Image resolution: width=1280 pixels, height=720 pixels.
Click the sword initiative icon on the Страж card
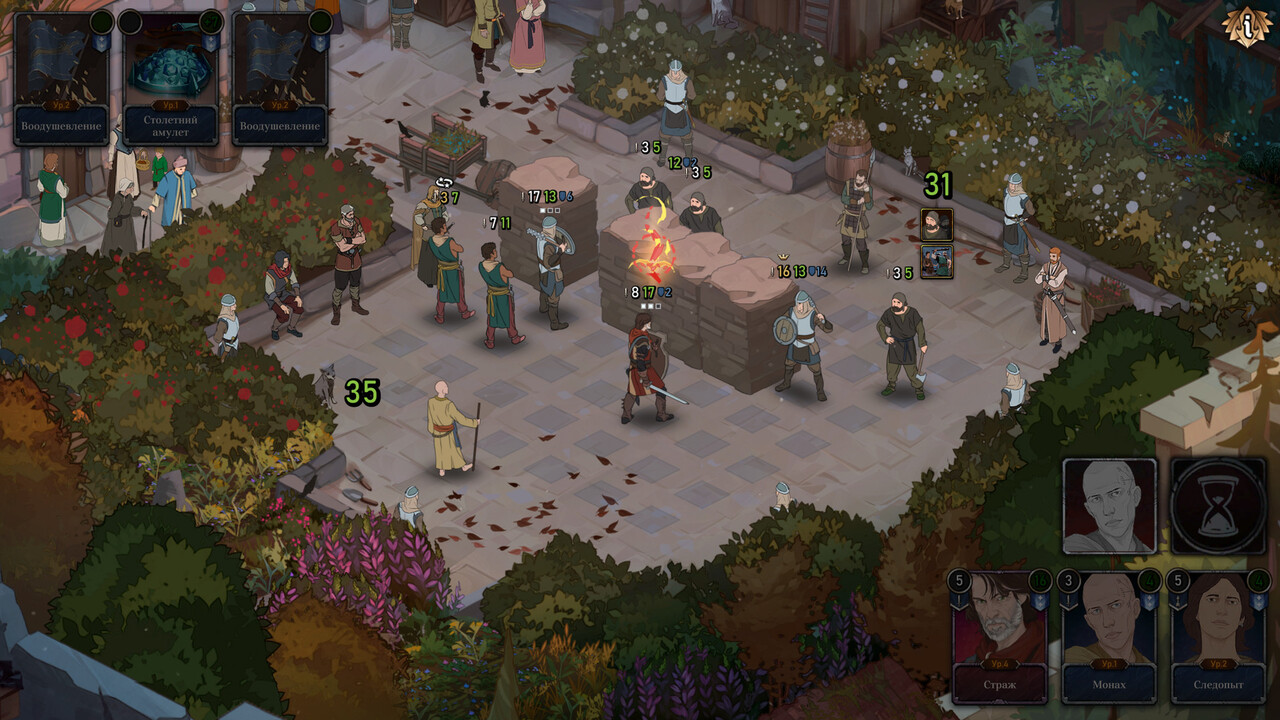click(x=959, y=601)
